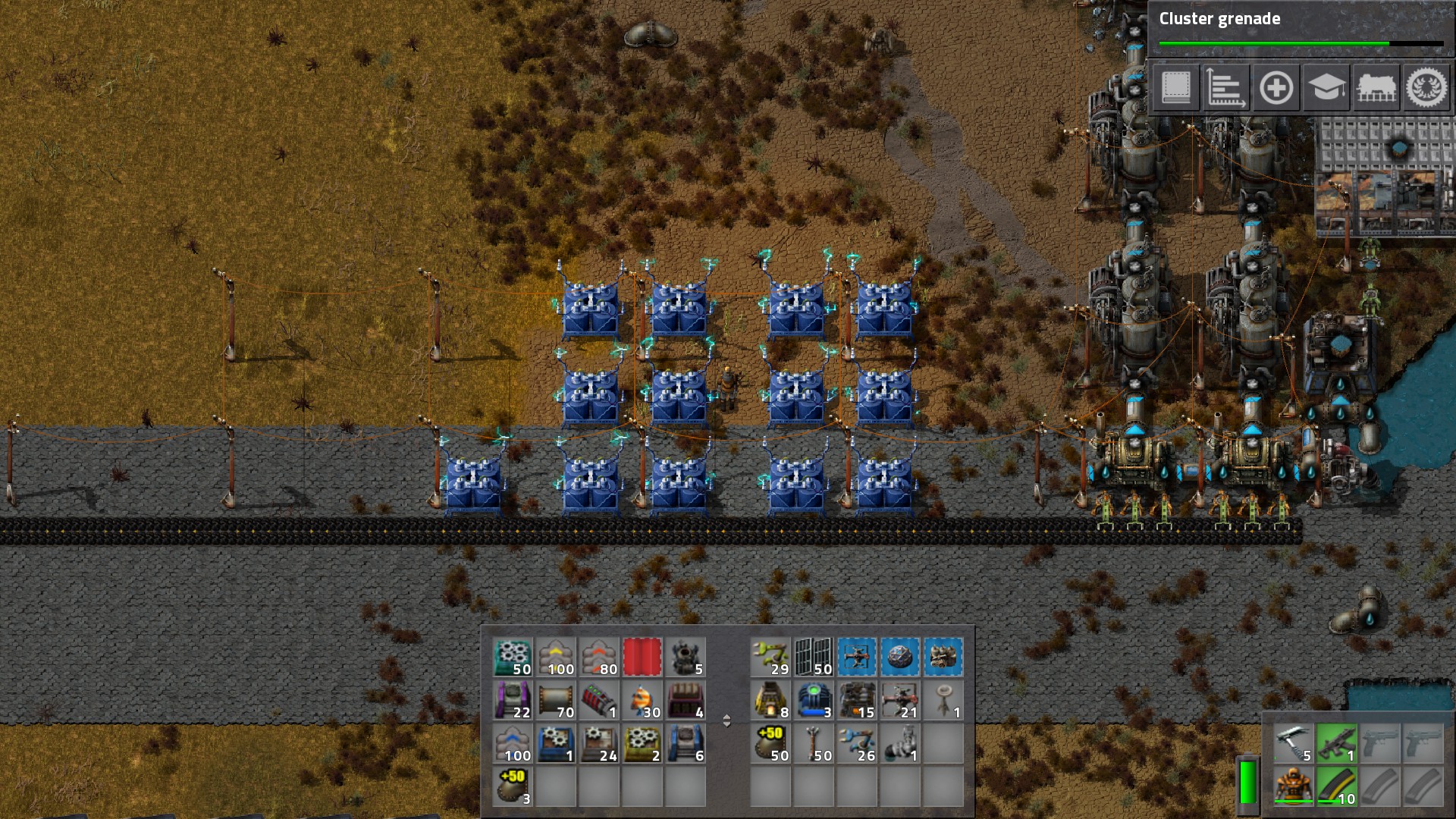Screen dimensions: 1456x819
Task: Select the red fast transport belt stack
Action: coord(599,657)
